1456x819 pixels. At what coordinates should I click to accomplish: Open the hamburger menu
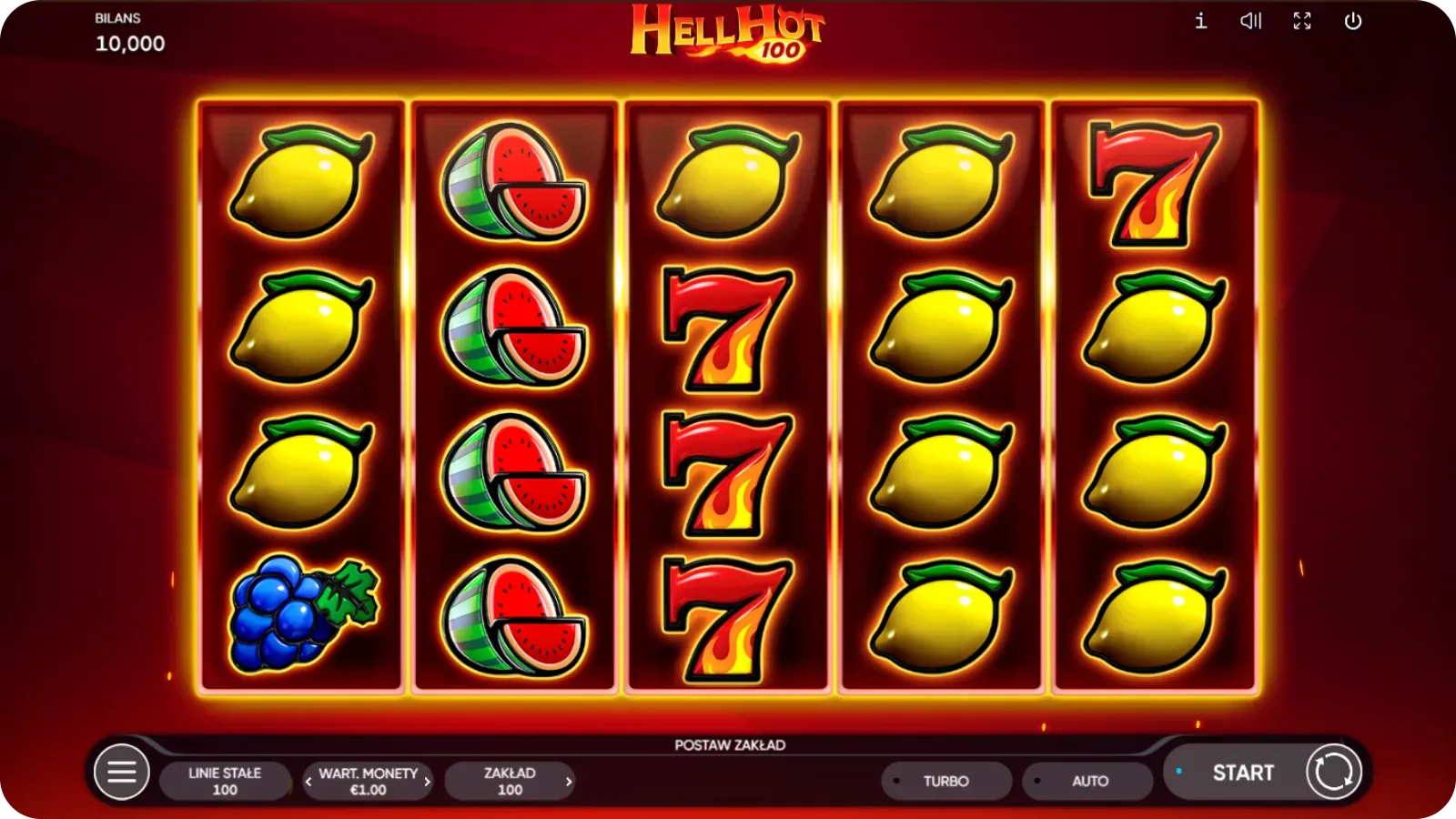click(120, 772)
